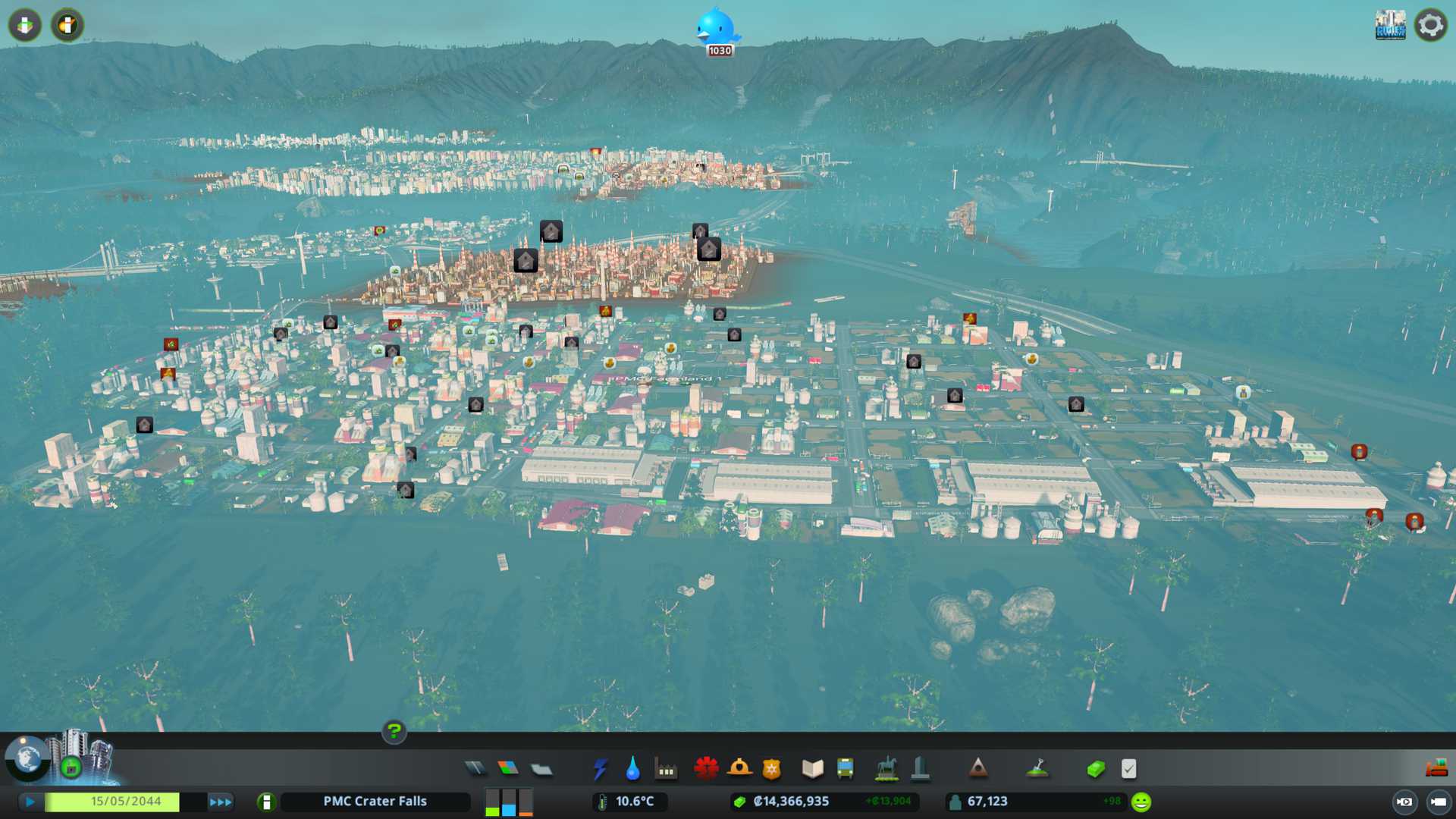Increase game speed with triple arrows

221,802
